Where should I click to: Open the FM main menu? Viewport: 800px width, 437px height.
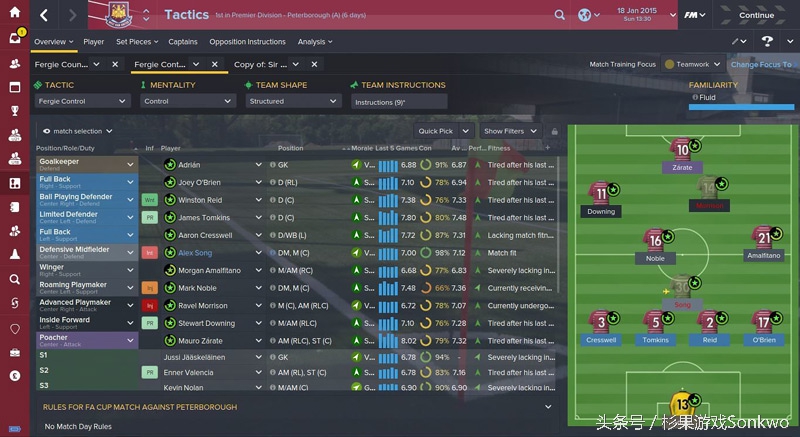(693, 15)
